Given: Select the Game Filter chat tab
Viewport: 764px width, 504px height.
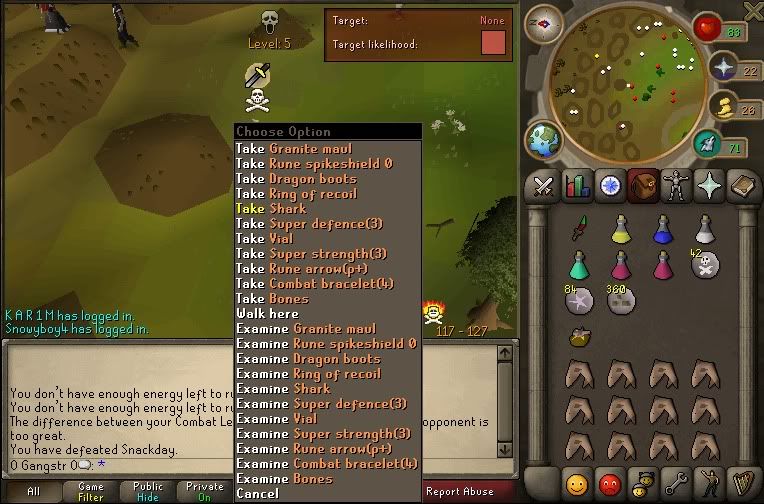Looking at the screenshot, I should coord(90,491).
